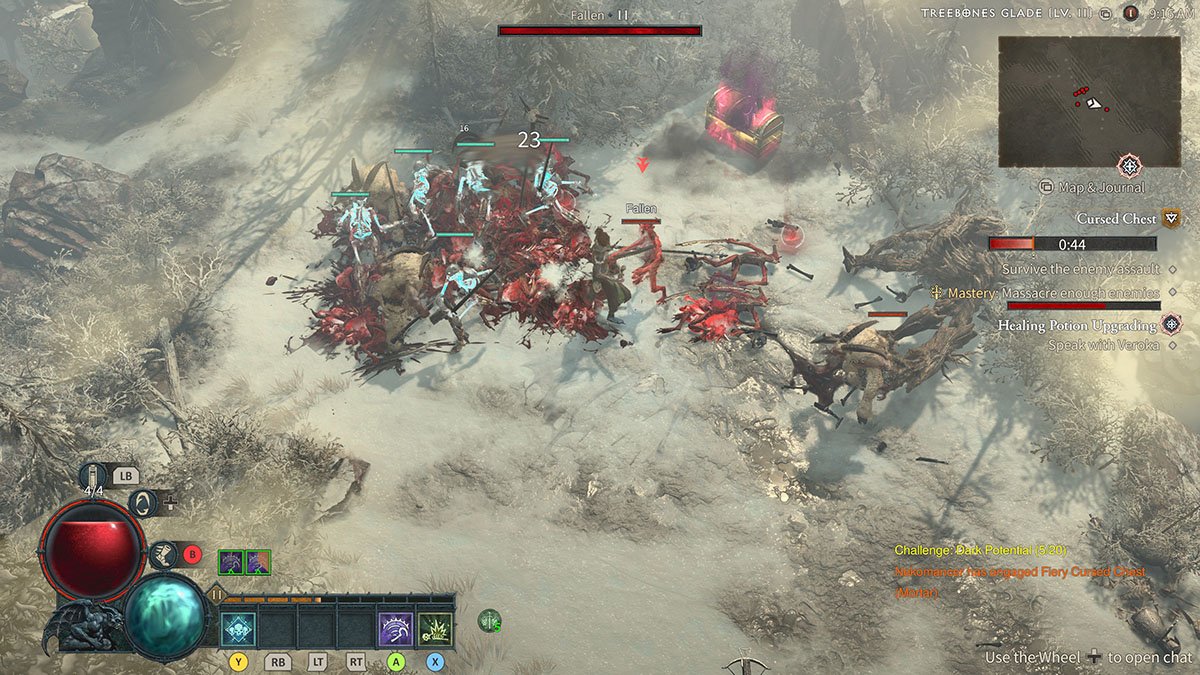Click the quest marker on the minimap edge

[x=1129, y=165]
